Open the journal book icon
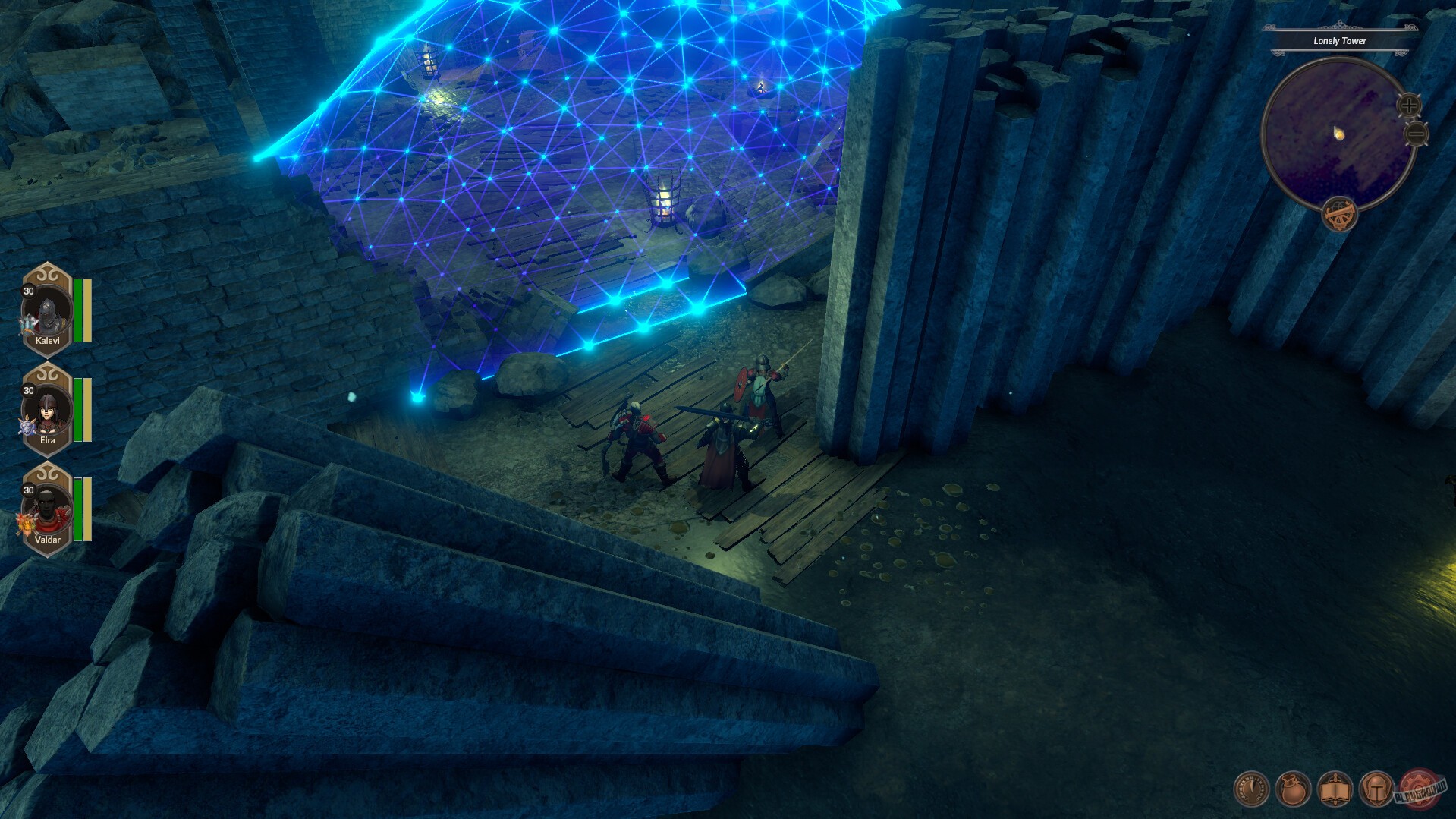1456x819 pixels. [1335, 789]
